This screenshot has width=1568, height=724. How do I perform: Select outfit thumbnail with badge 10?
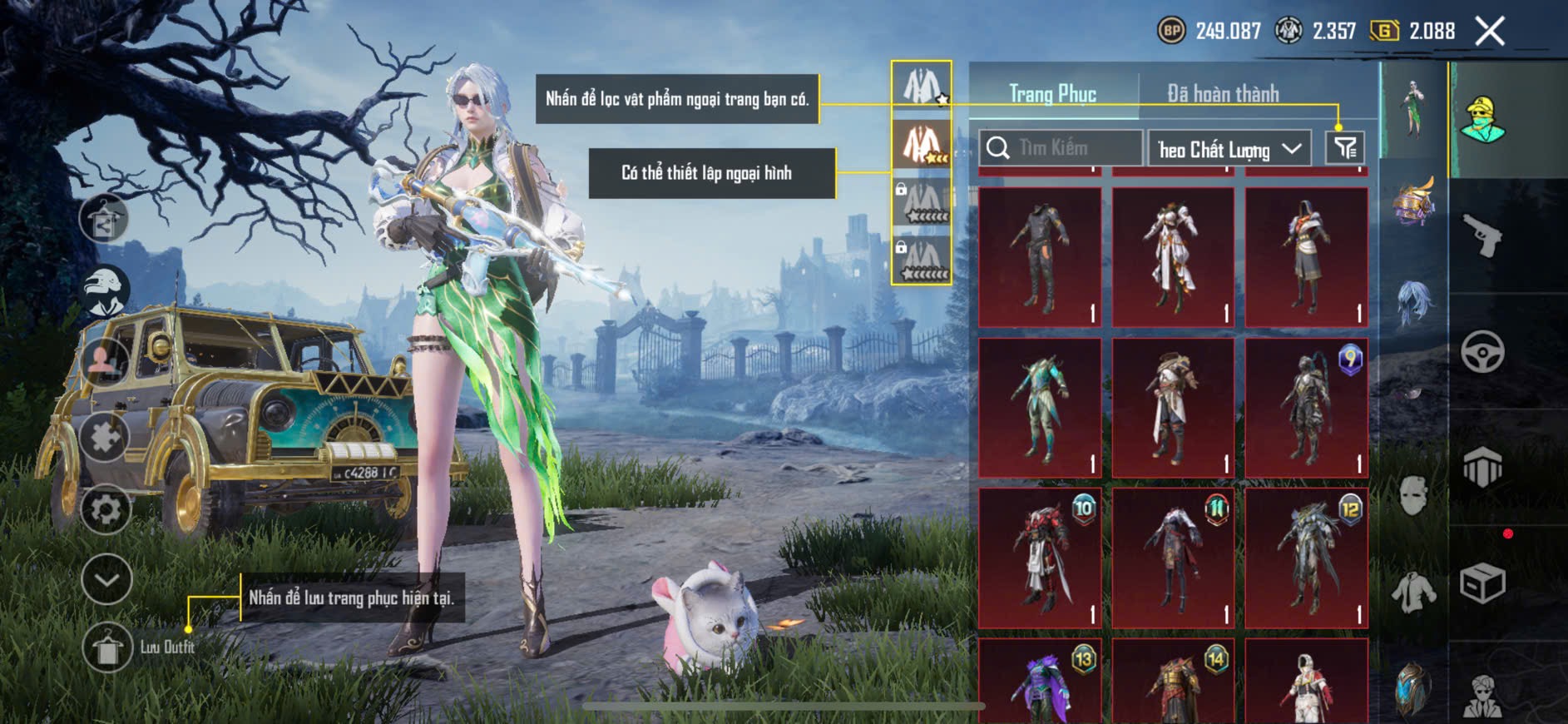tap(1040, 558)
